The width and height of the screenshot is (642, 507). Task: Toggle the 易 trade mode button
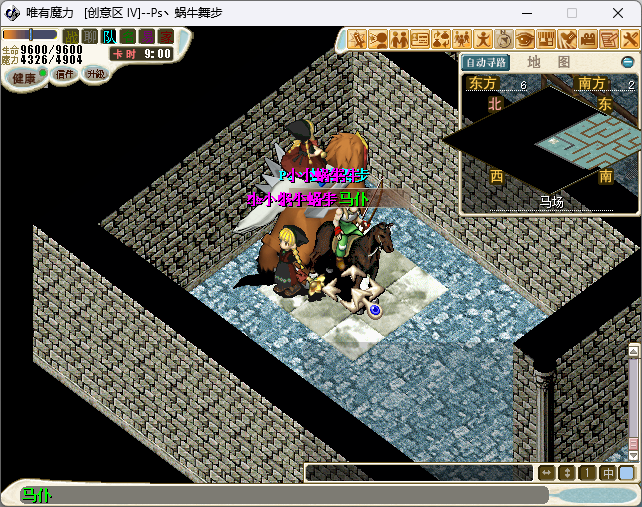click(x=147, y=37)
